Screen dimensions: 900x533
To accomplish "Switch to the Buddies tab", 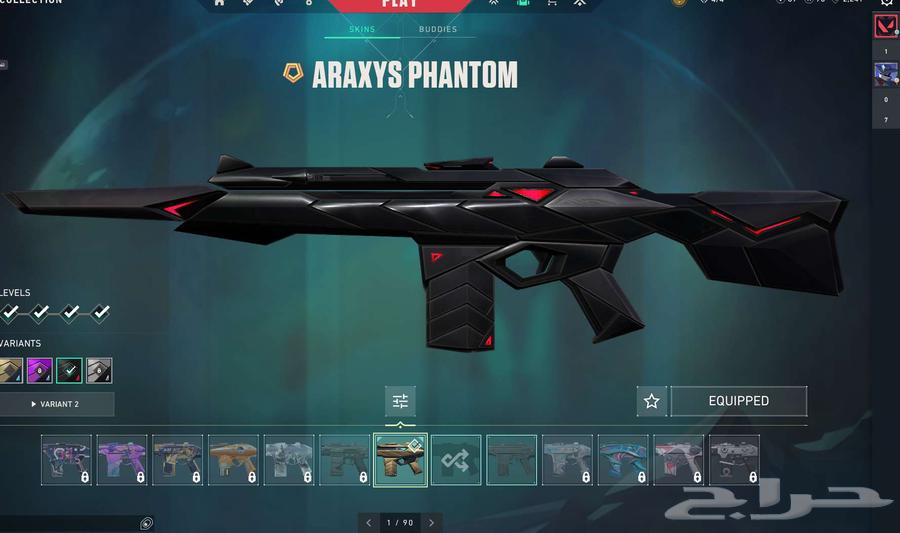I will pyautogui.click(x=438, y=30).
